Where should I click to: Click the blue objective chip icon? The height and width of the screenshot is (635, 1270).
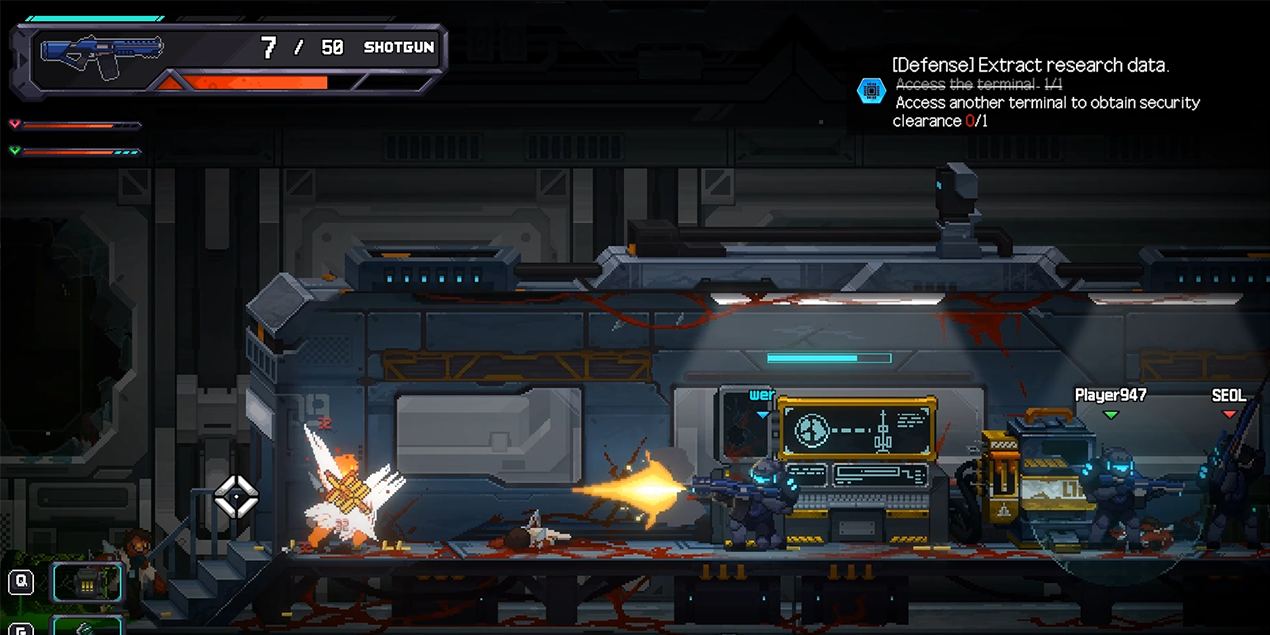pyautogui.click(x=871, y=91)
